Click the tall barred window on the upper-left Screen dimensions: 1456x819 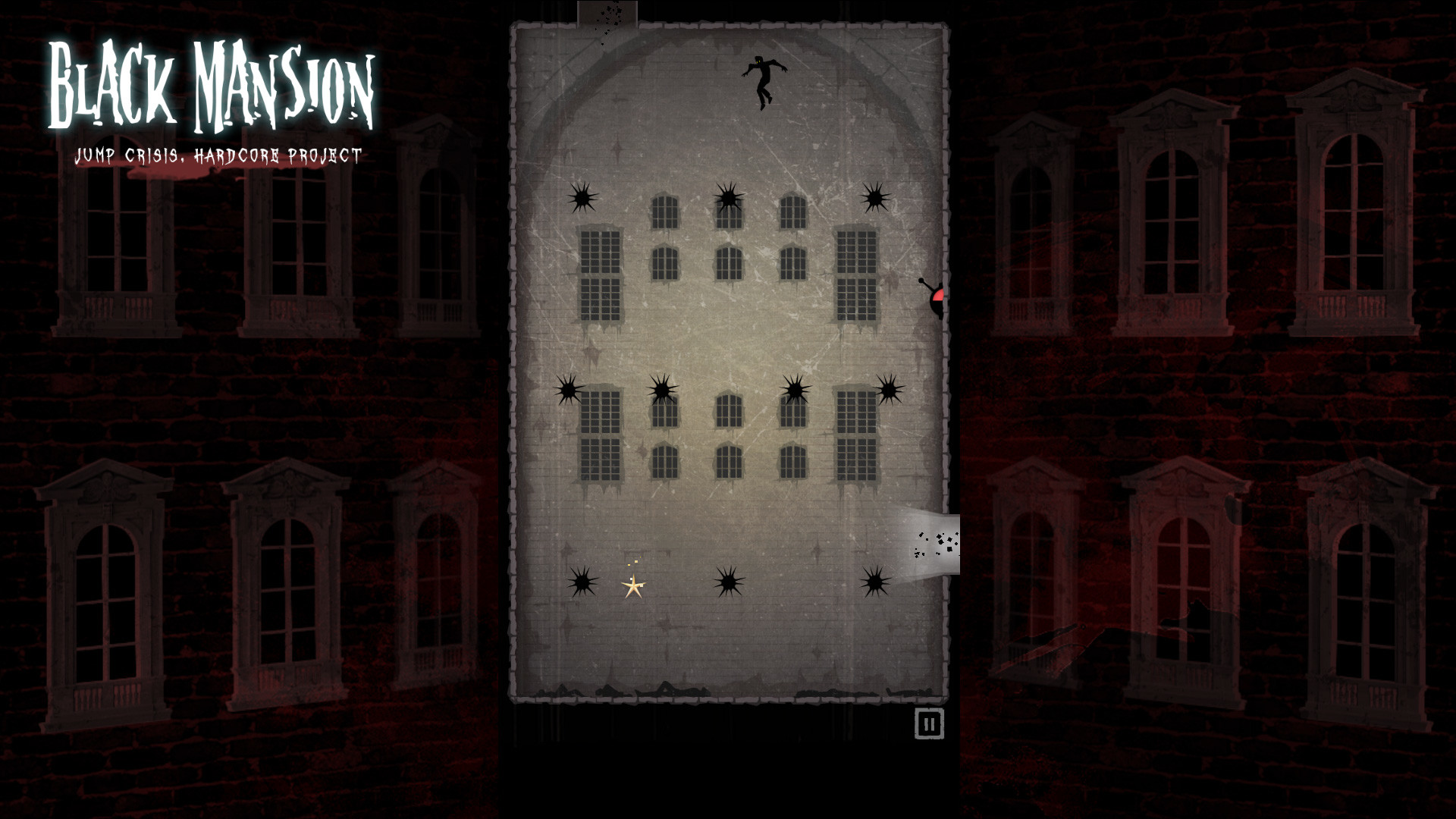coord(599,273)
